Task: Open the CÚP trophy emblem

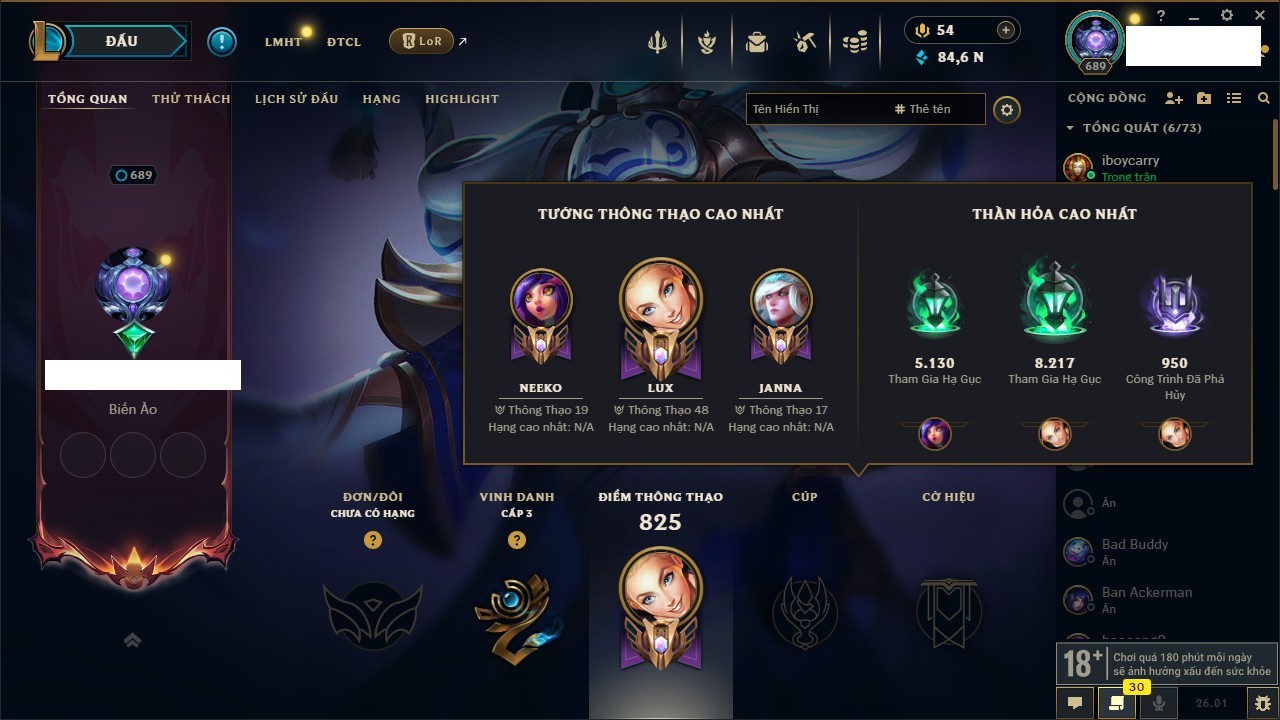Action: pyautogui.click(x=804, y=612)
